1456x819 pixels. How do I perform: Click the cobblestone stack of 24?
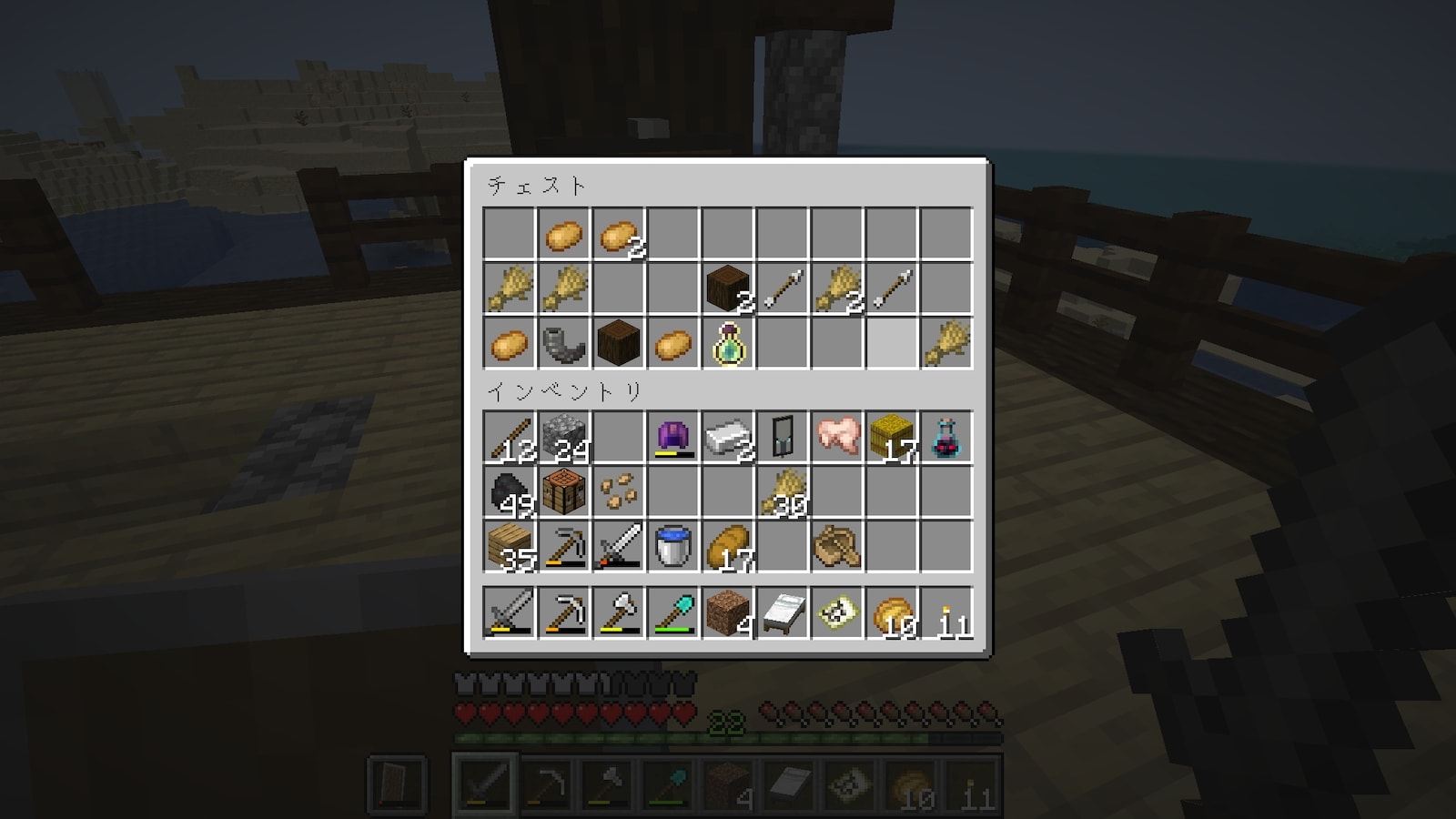[x=563, y=437]
